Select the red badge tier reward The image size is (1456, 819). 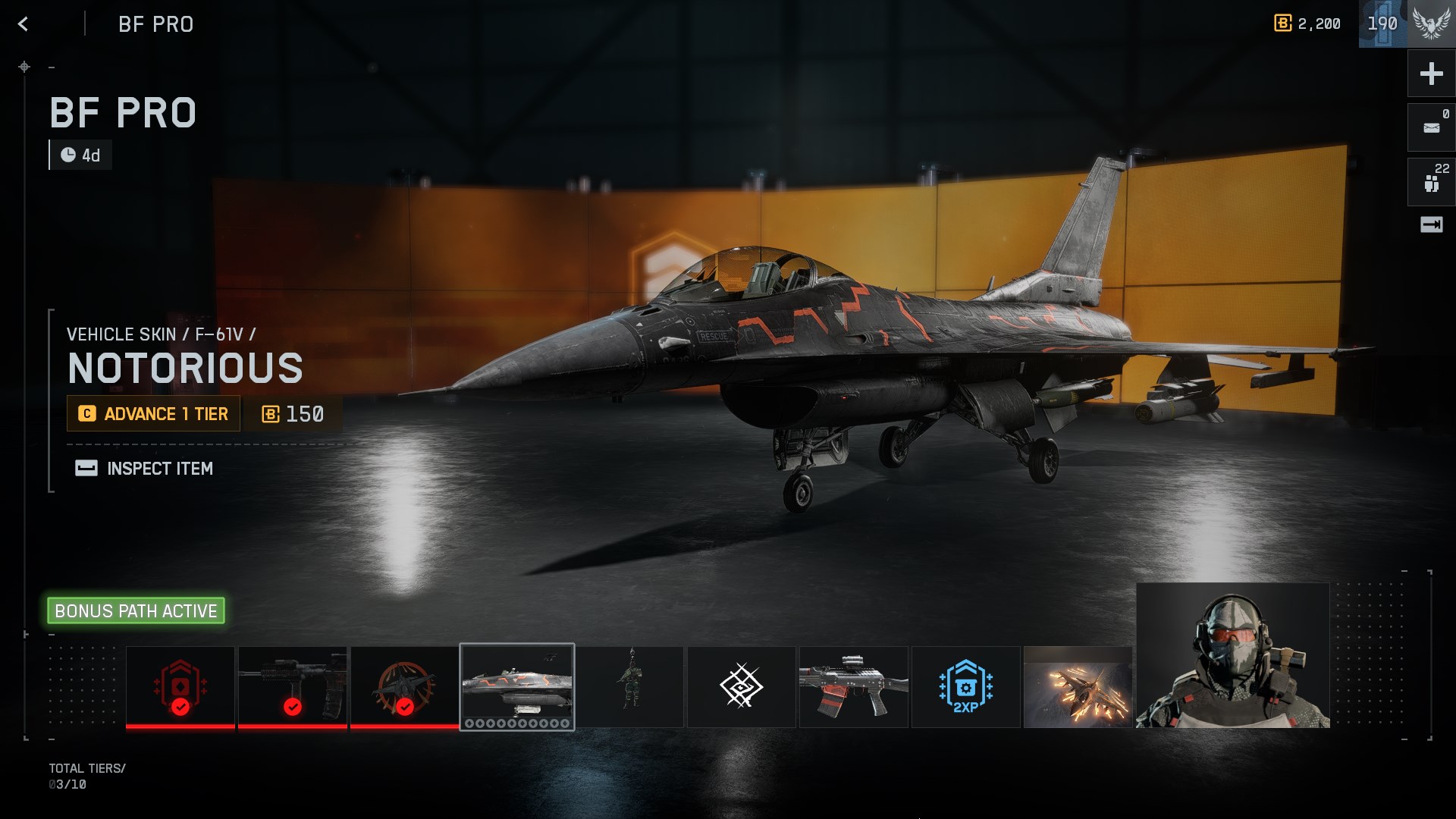(x=180, y=687)
